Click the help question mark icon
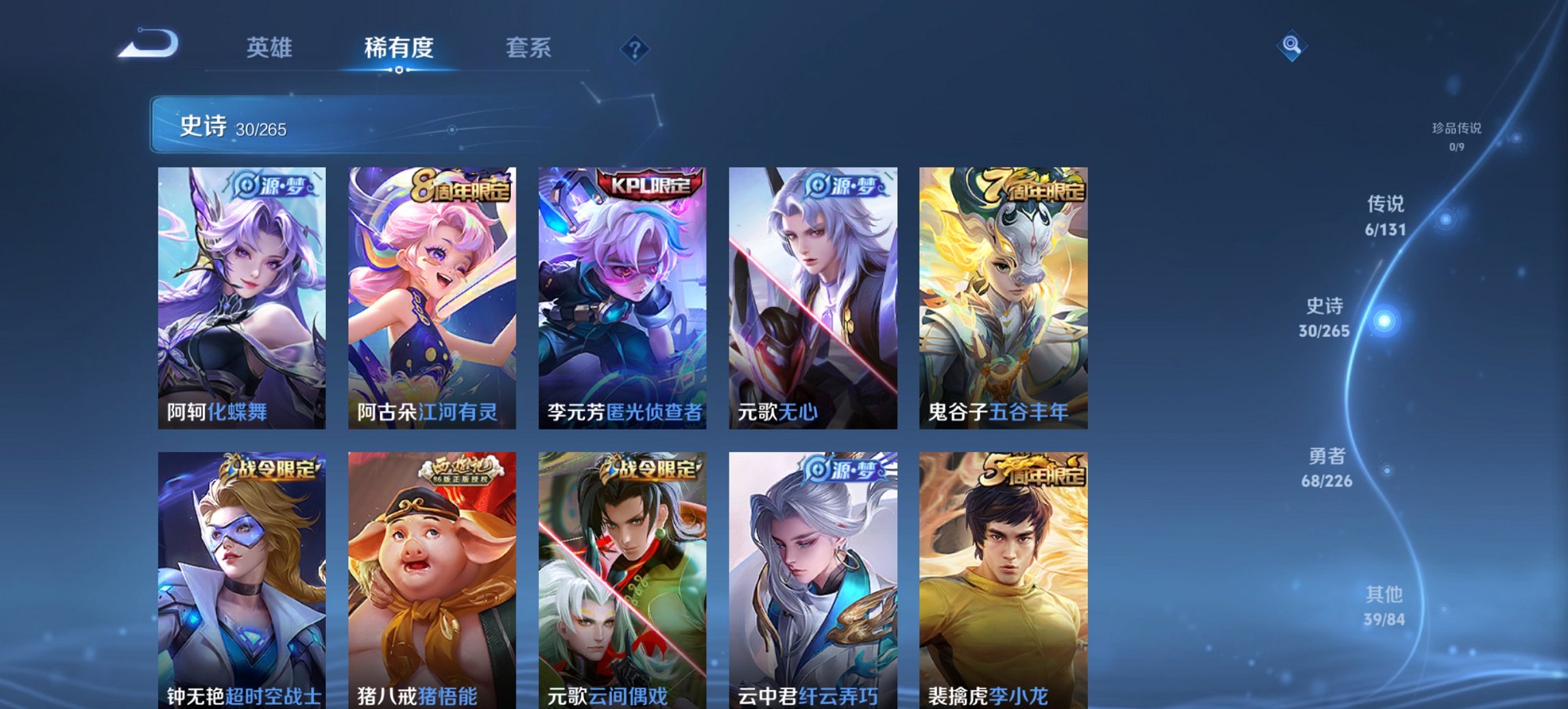1568x709 pixels. (634, 48)
